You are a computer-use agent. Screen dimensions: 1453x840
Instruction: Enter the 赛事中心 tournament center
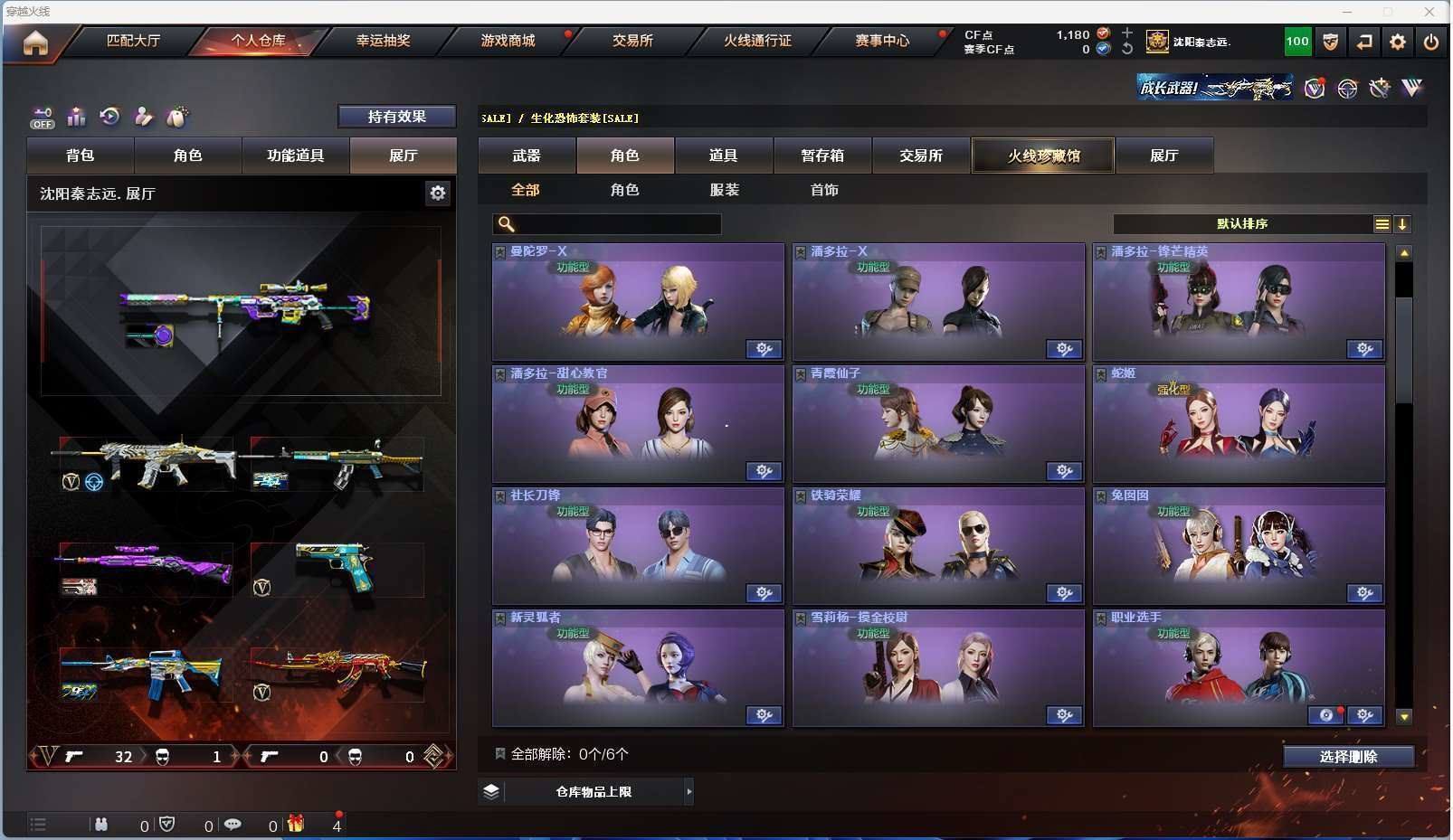[882, 41]
